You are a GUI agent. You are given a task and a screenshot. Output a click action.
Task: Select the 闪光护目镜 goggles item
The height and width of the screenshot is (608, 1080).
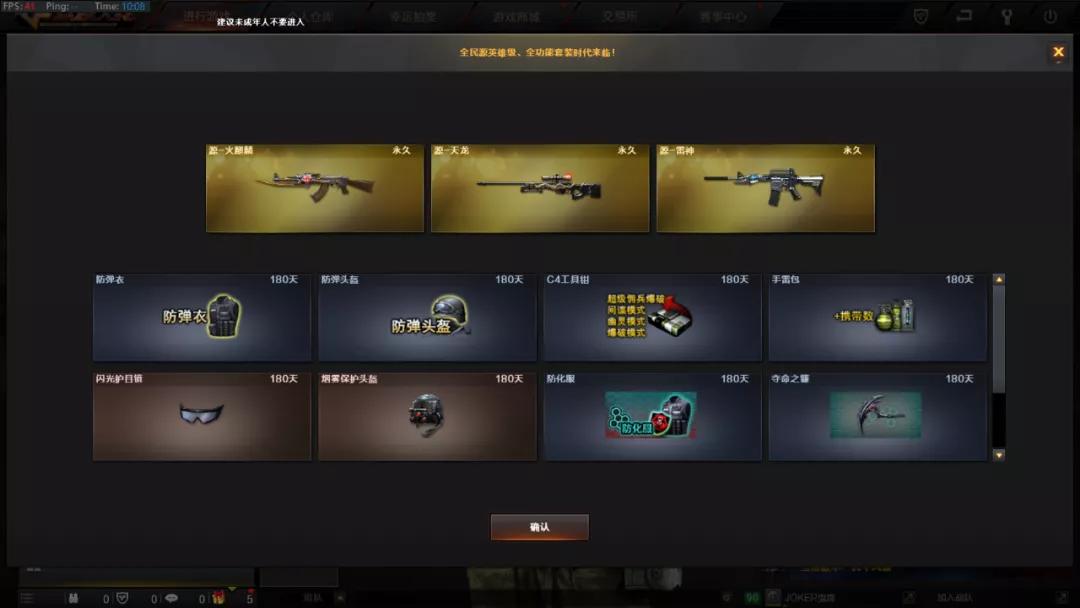pyautogui.click(x=202, y=416)
